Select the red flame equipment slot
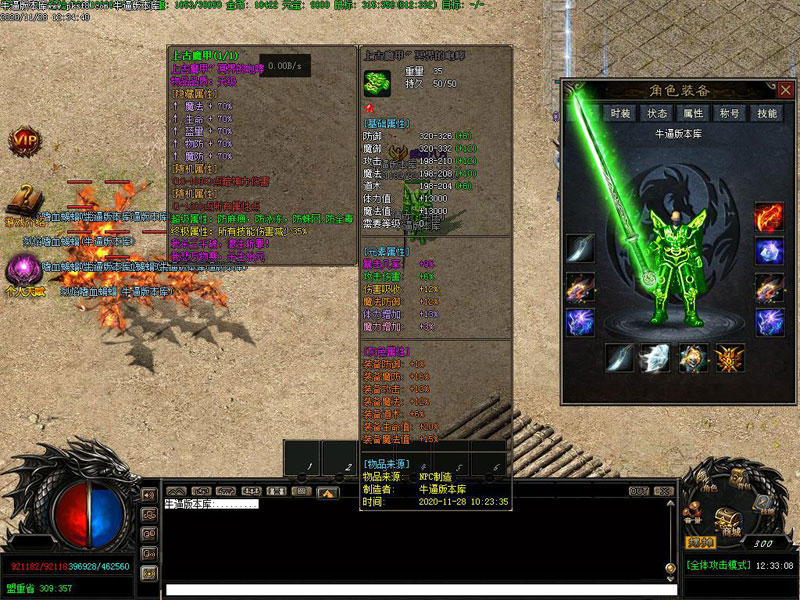800x600 pixels. 769,217
